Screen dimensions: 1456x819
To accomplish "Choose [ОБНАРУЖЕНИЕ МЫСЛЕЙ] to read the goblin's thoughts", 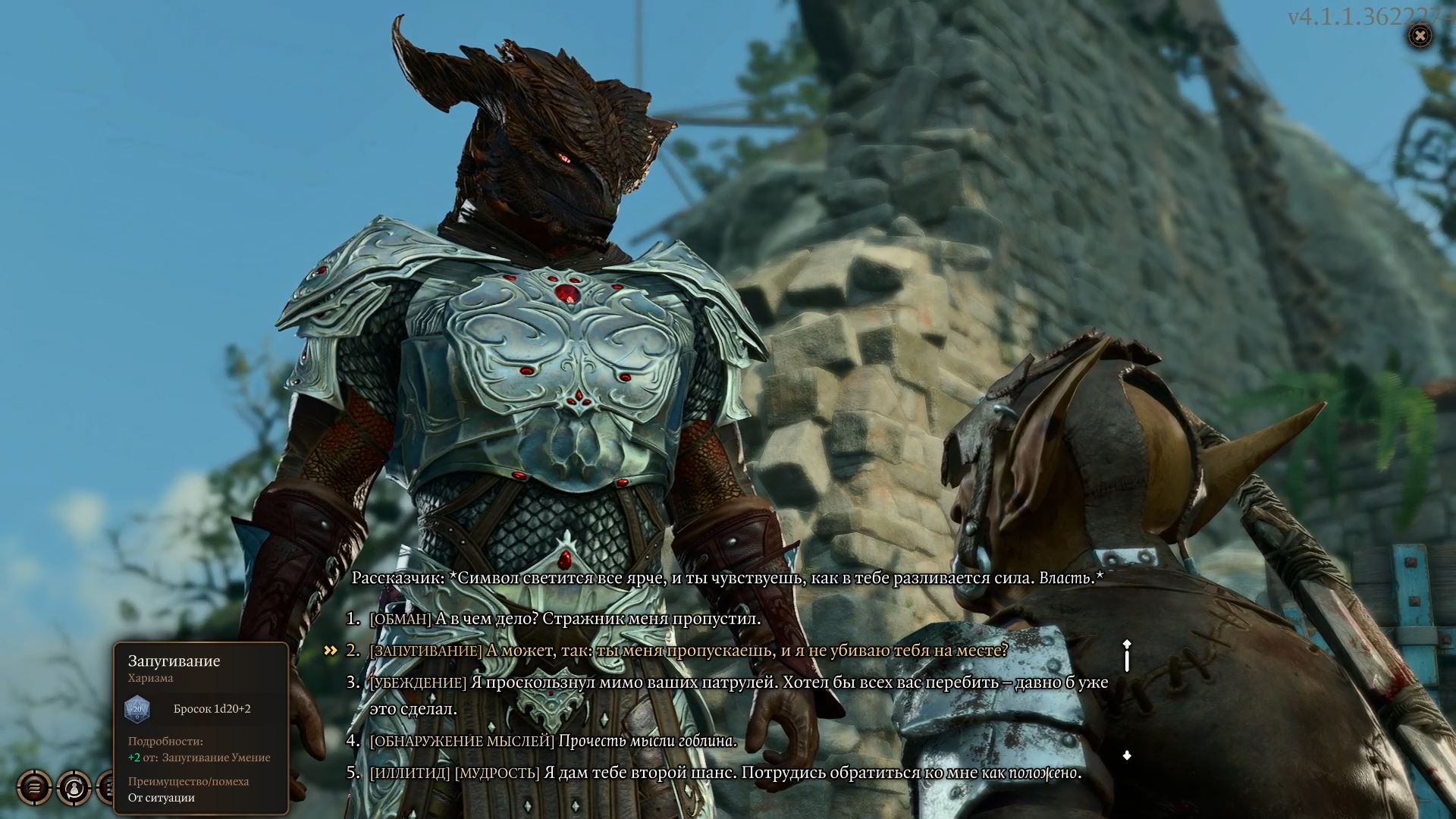I will (553, 741).
